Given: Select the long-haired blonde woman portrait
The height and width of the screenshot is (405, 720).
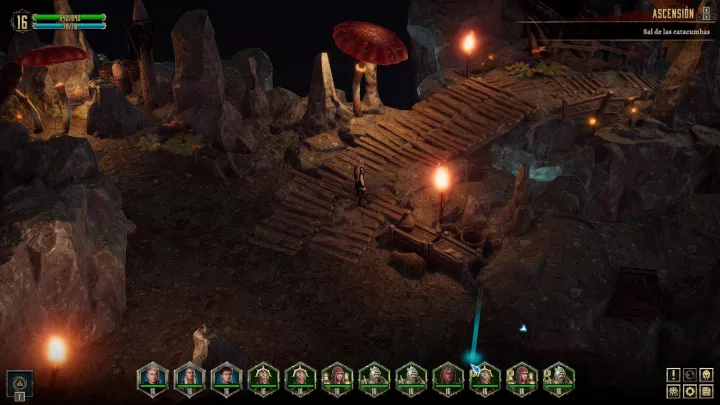Looking at the screenshot, I should 189,377.
